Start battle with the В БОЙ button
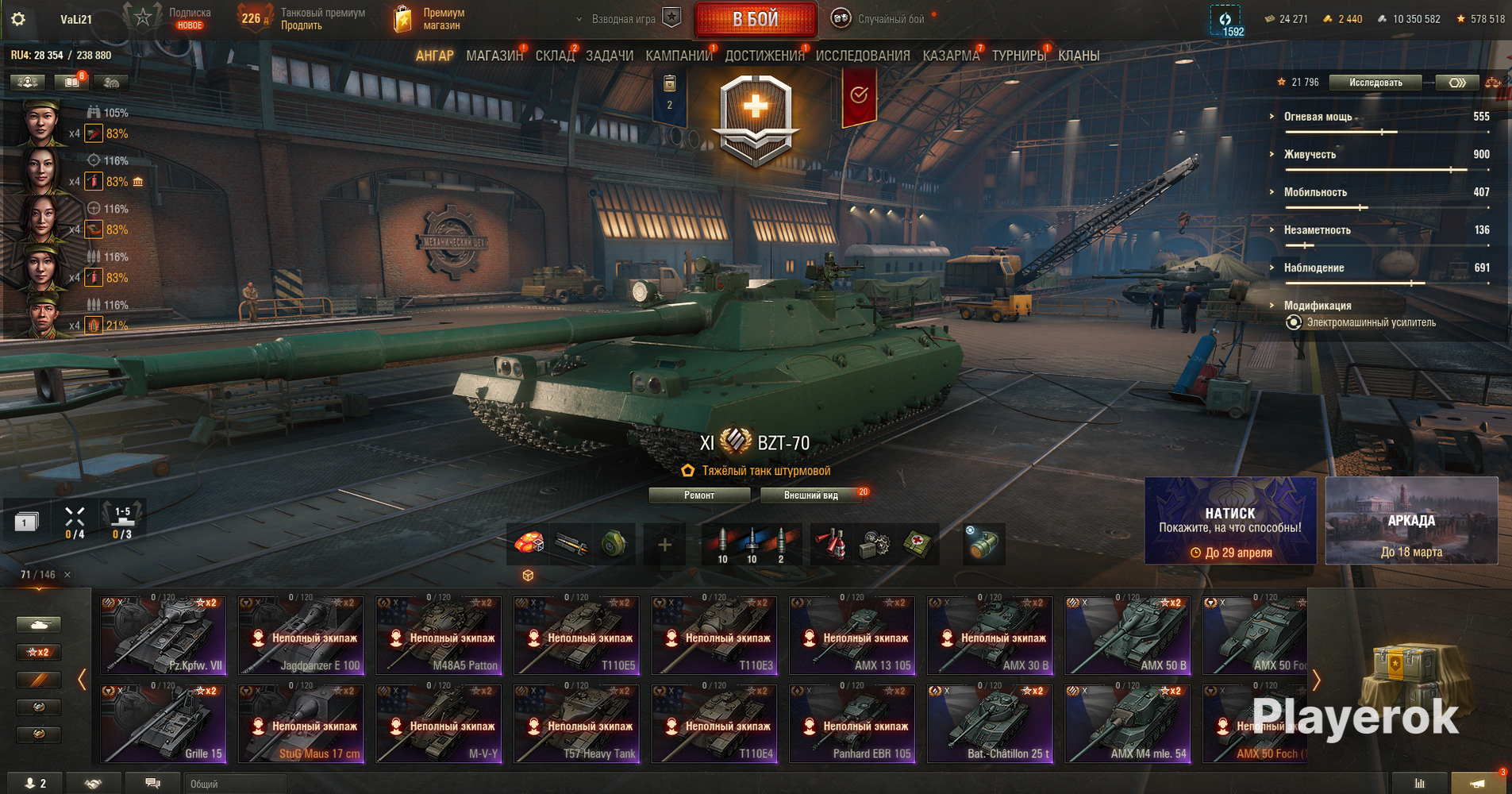 755,19
